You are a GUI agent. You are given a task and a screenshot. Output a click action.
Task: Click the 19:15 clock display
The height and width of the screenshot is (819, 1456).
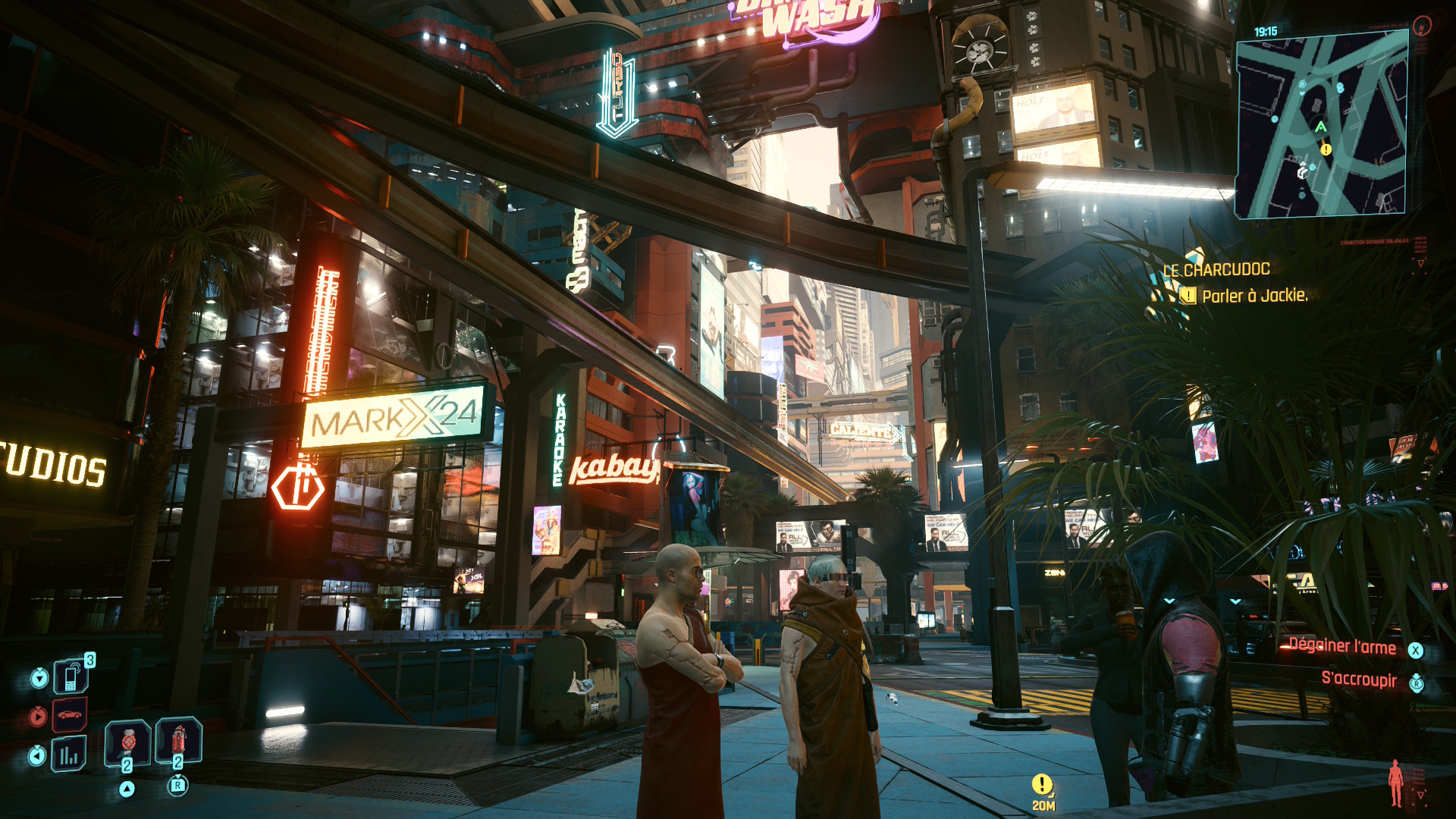[1266, 31]
